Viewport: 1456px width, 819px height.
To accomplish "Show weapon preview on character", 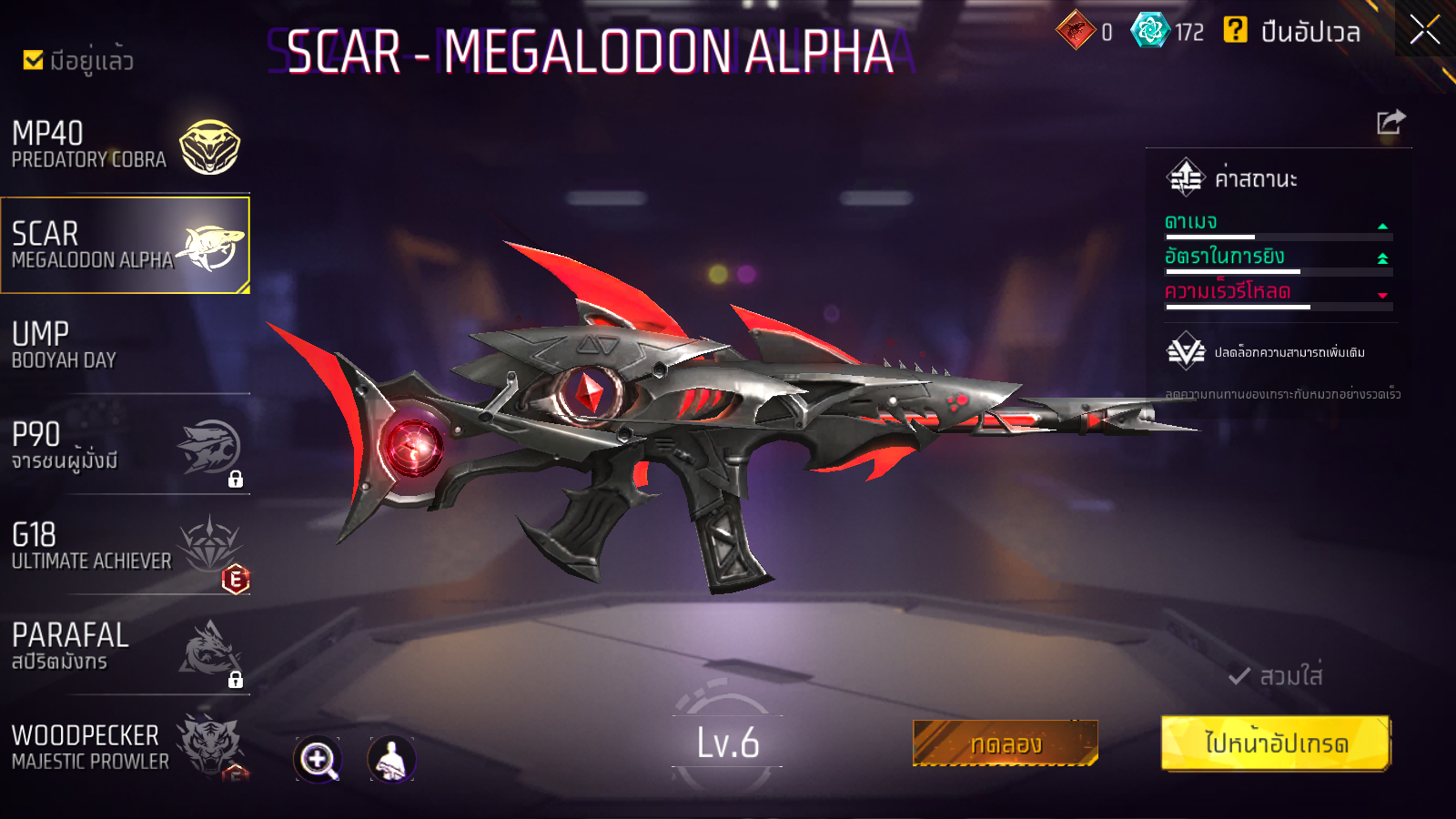I will (391, 759).
